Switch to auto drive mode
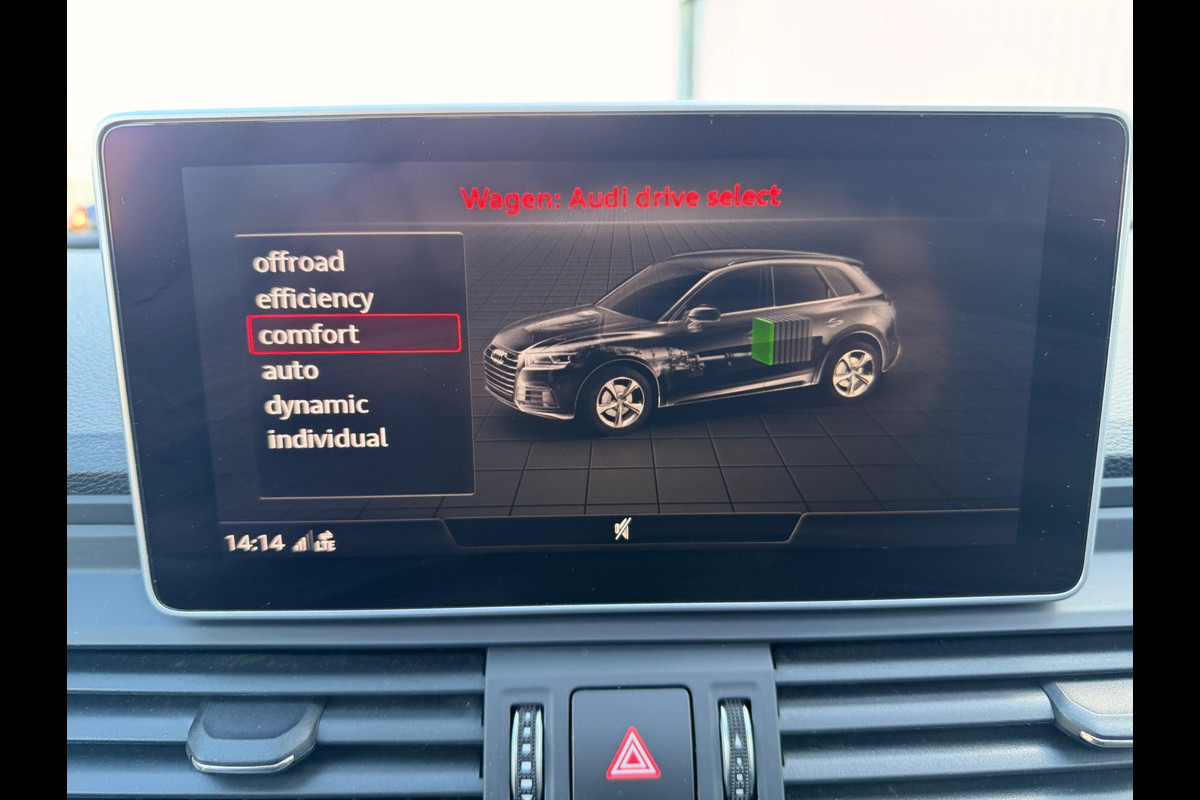The width and height of the screenshot is (1200, 800). point(290,371)
